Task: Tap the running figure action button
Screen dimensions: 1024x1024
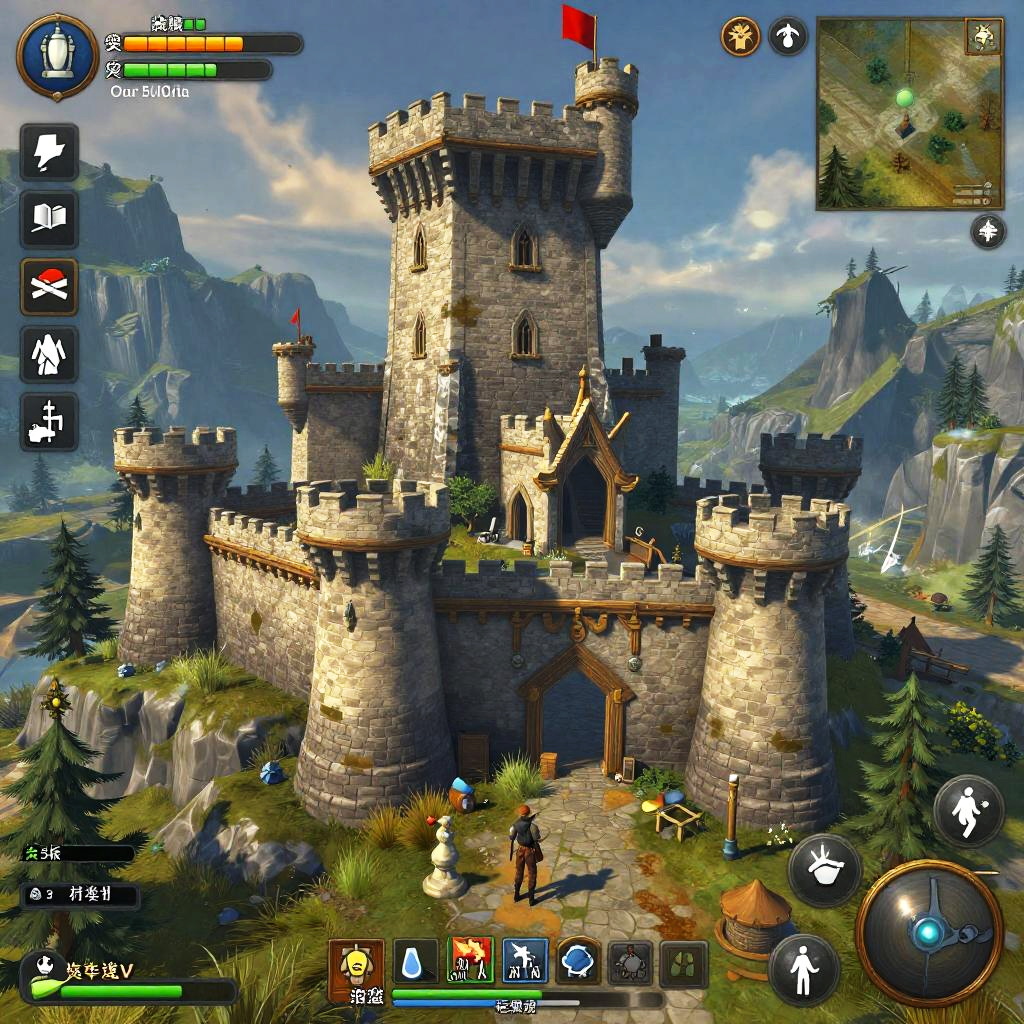Action: tap(968, 811)
